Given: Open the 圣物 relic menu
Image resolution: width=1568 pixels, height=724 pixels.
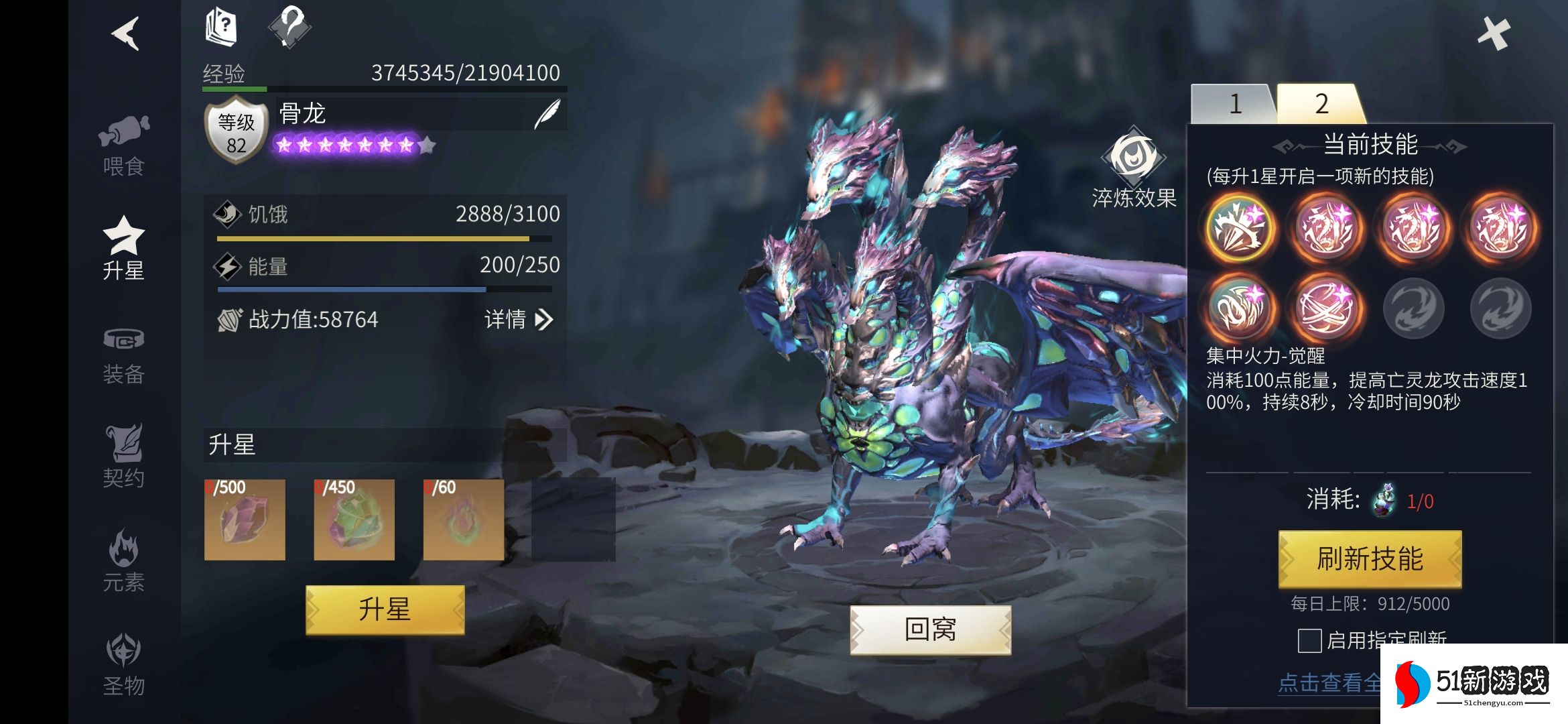Looking at the screenshot, I should coord(124,664).
